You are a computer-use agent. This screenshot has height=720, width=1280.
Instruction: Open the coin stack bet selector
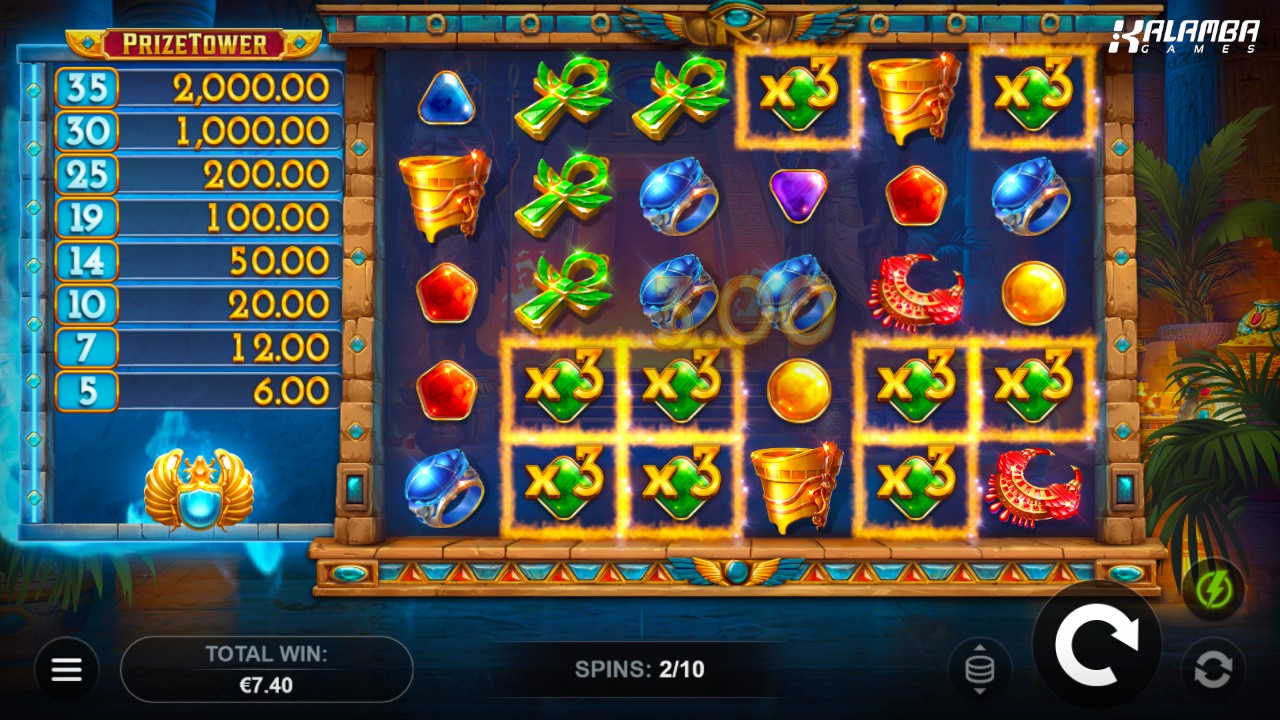980,669
